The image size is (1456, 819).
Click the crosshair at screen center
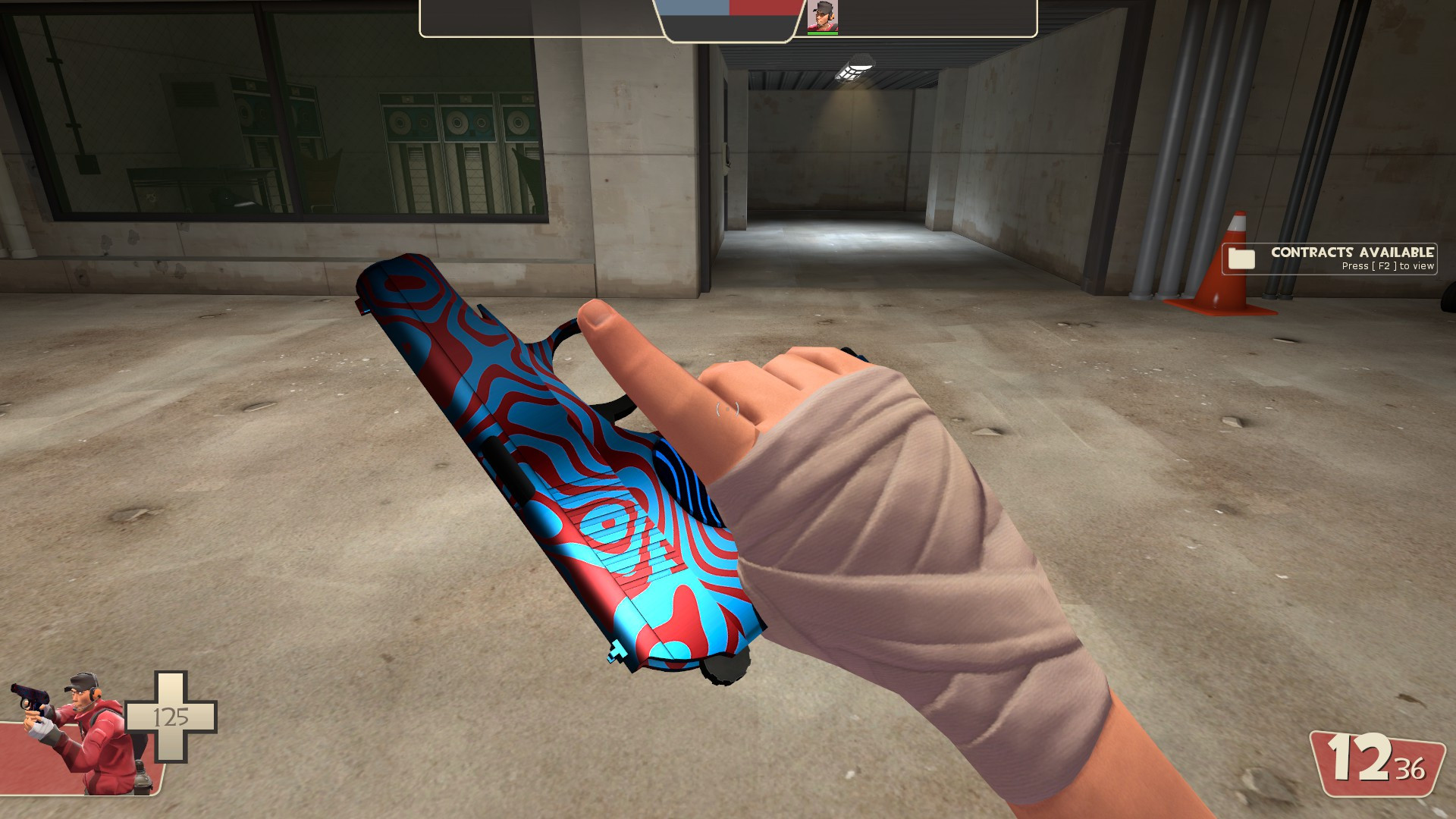pyautogui.click(x=728, y=409)
